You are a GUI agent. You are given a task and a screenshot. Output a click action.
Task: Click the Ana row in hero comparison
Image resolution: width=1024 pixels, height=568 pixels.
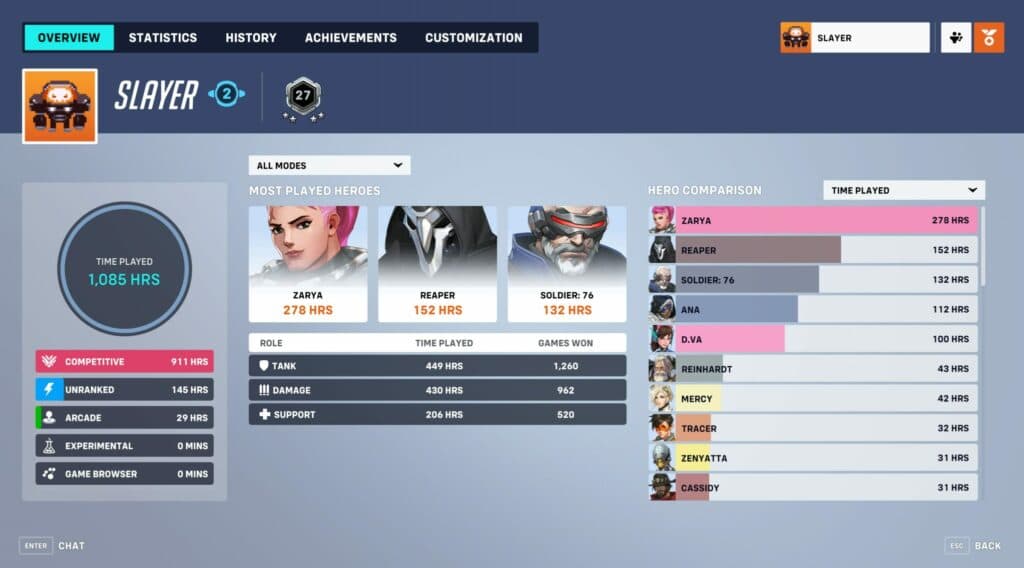coord(813,309)
